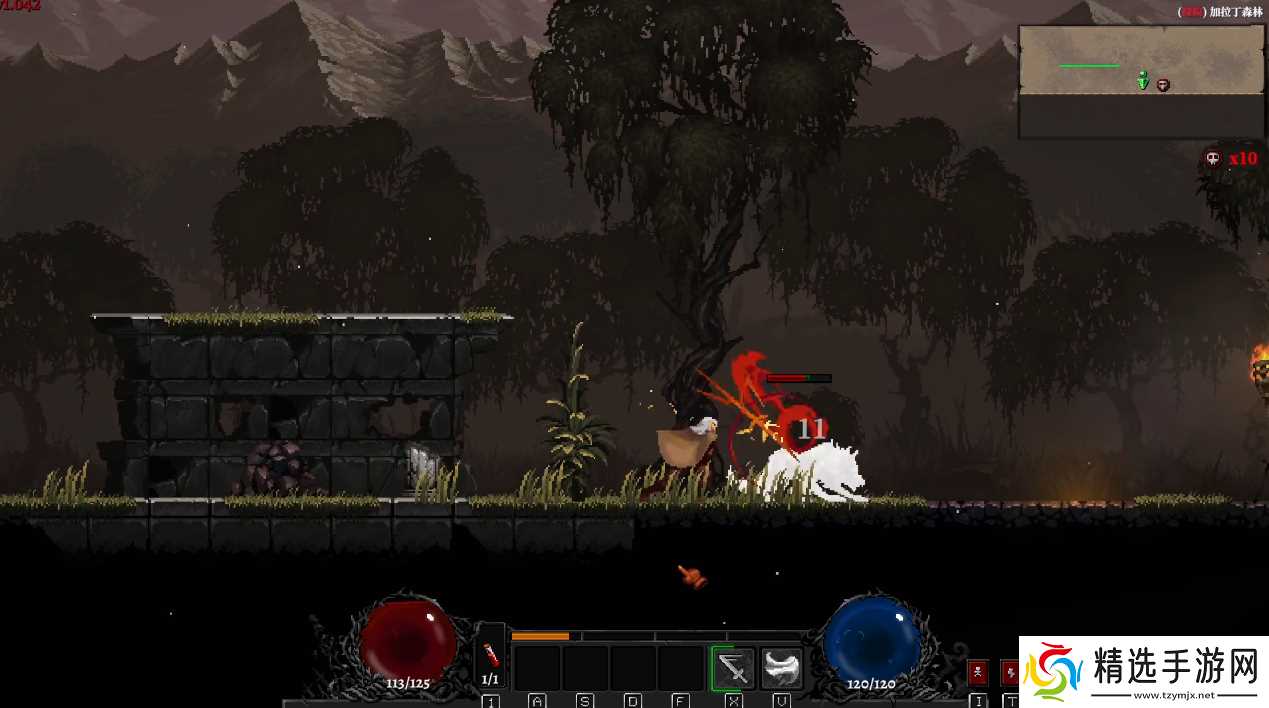Click the green player marker on minimap
Viewport: 1269px width, 708px height.
[x=1143, y=81]
